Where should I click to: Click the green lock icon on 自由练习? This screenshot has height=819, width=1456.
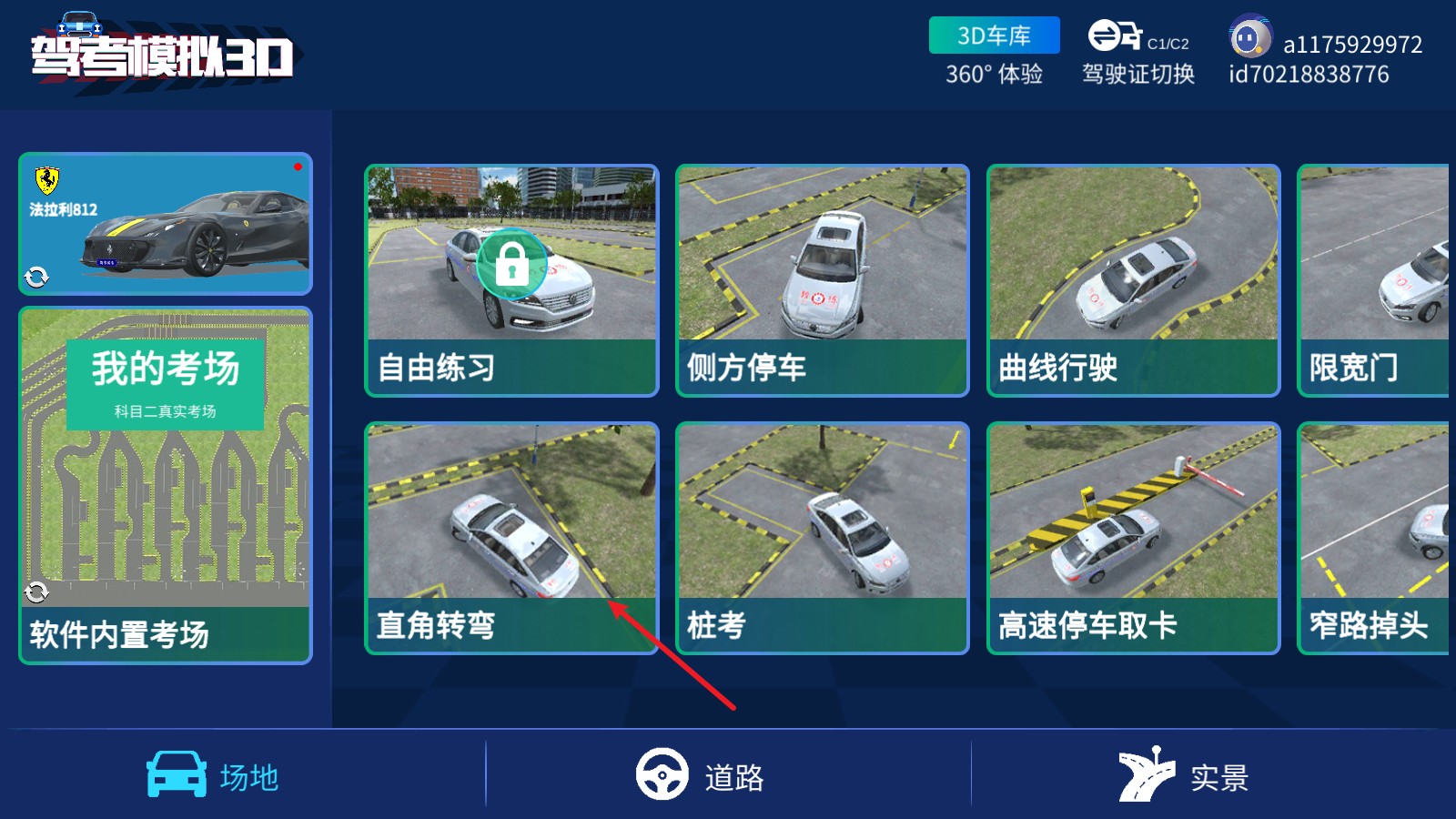pyautogui.click(x=512, y=265)
